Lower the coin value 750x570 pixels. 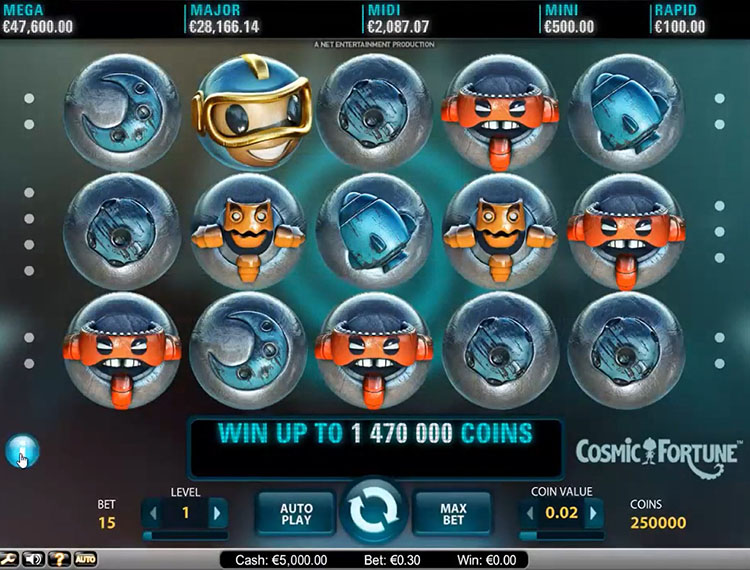529,514
